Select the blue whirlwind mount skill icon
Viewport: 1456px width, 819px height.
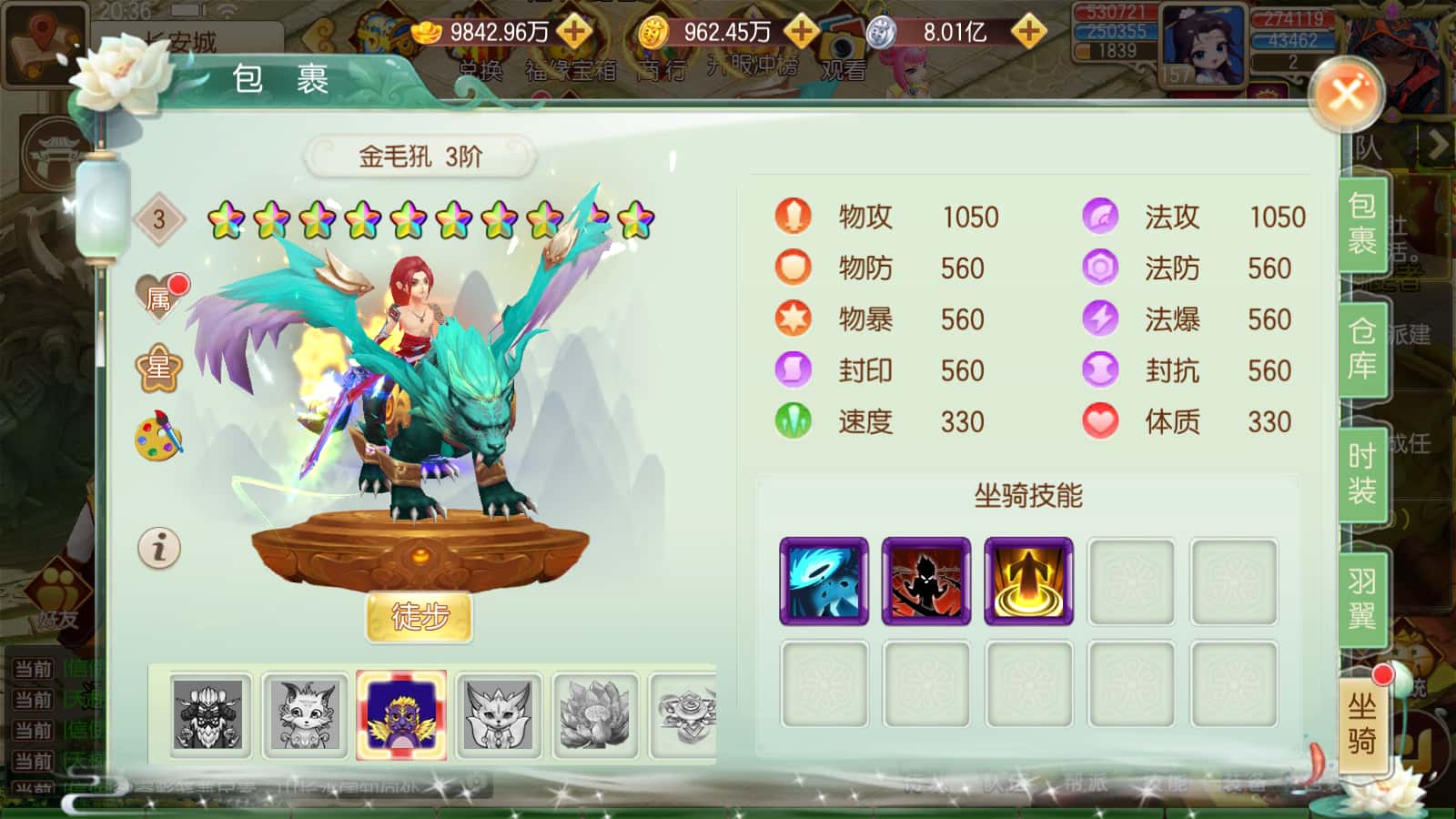[824, 581]
